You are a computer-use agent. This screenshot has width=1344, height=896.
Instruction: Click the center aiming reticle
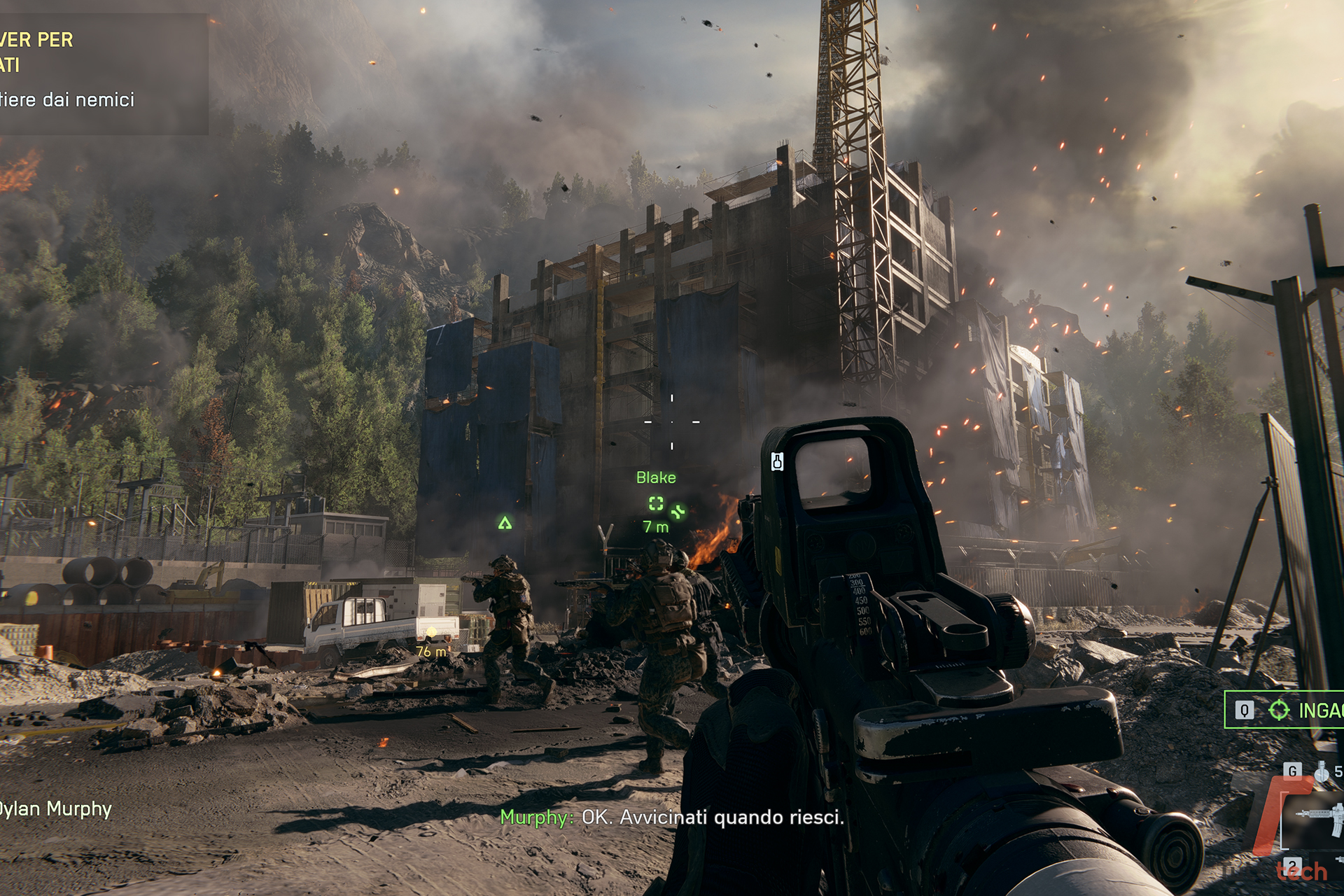672,421
